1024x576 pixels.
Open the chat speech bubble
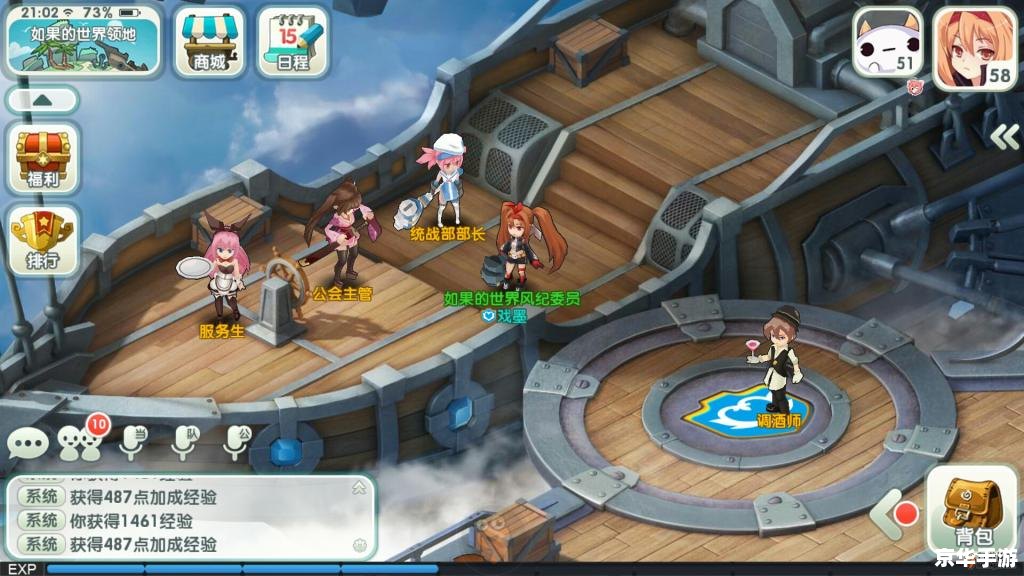point(27,443)
